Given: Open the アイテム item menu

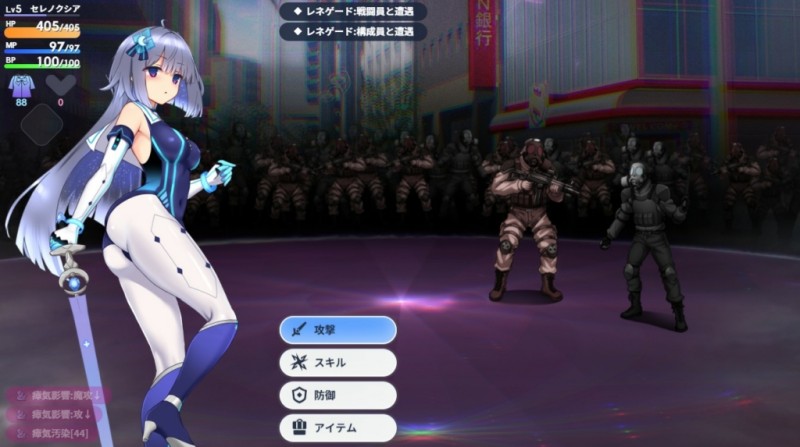Looking at the screenshot, I should [x=337, y=428].
